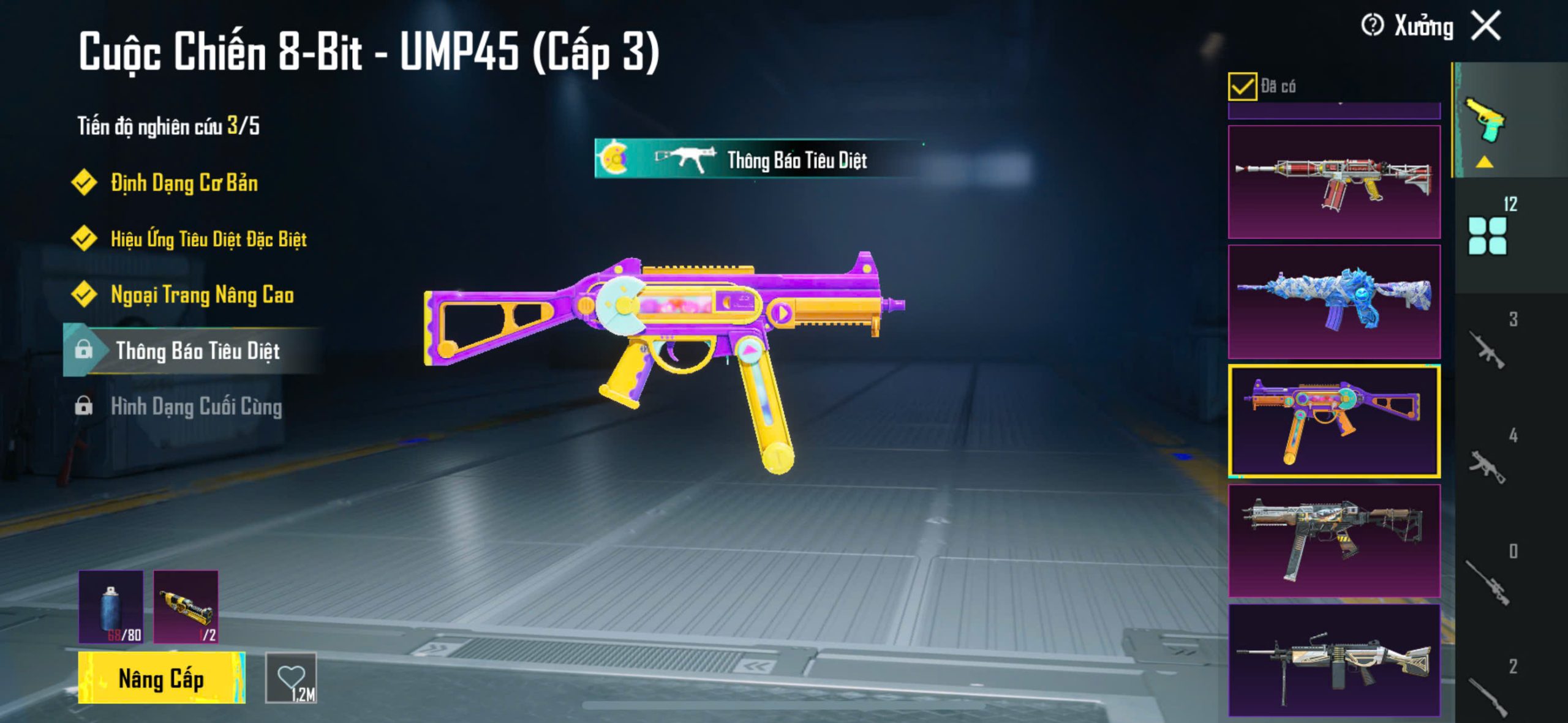Open the Xưởng help info

pos(1372,26)
